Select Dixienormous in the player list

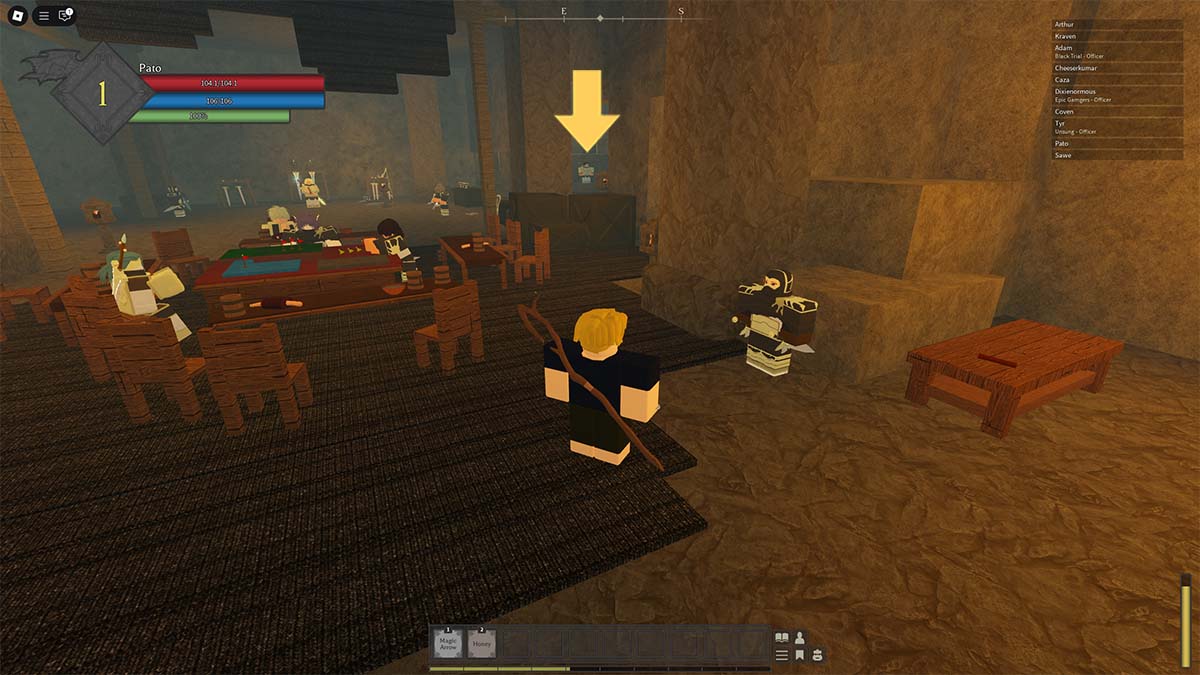[x=1117, y=95]
